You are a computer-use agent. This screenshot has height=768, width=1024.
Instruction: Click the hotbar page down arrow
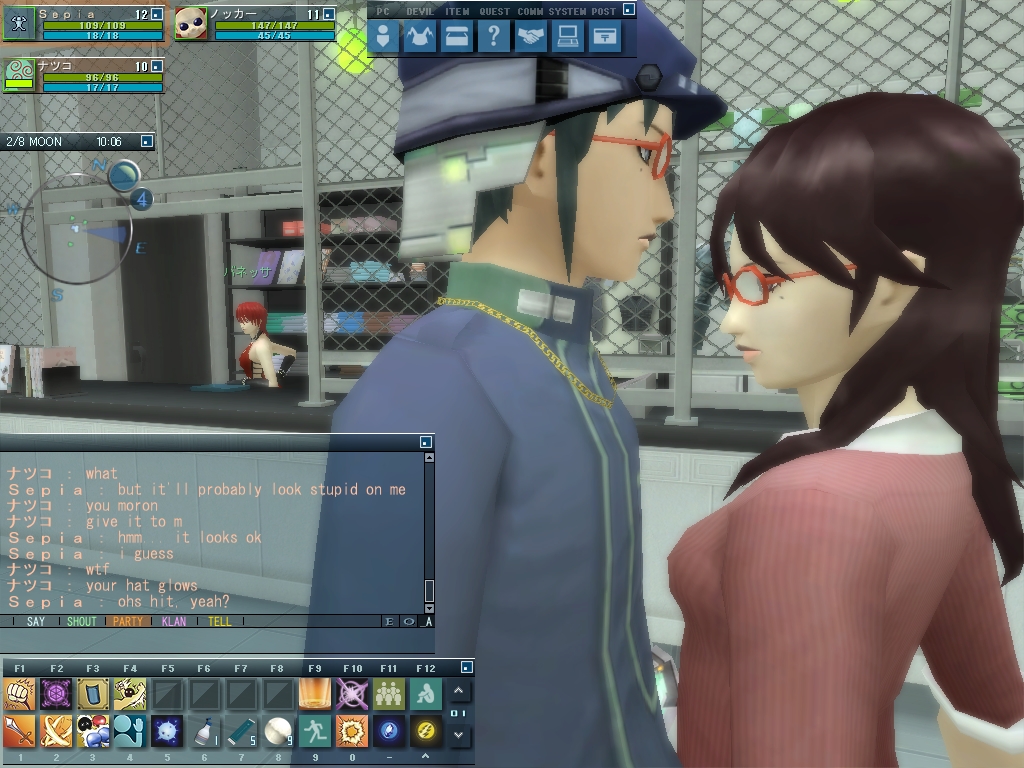(458, 735)
